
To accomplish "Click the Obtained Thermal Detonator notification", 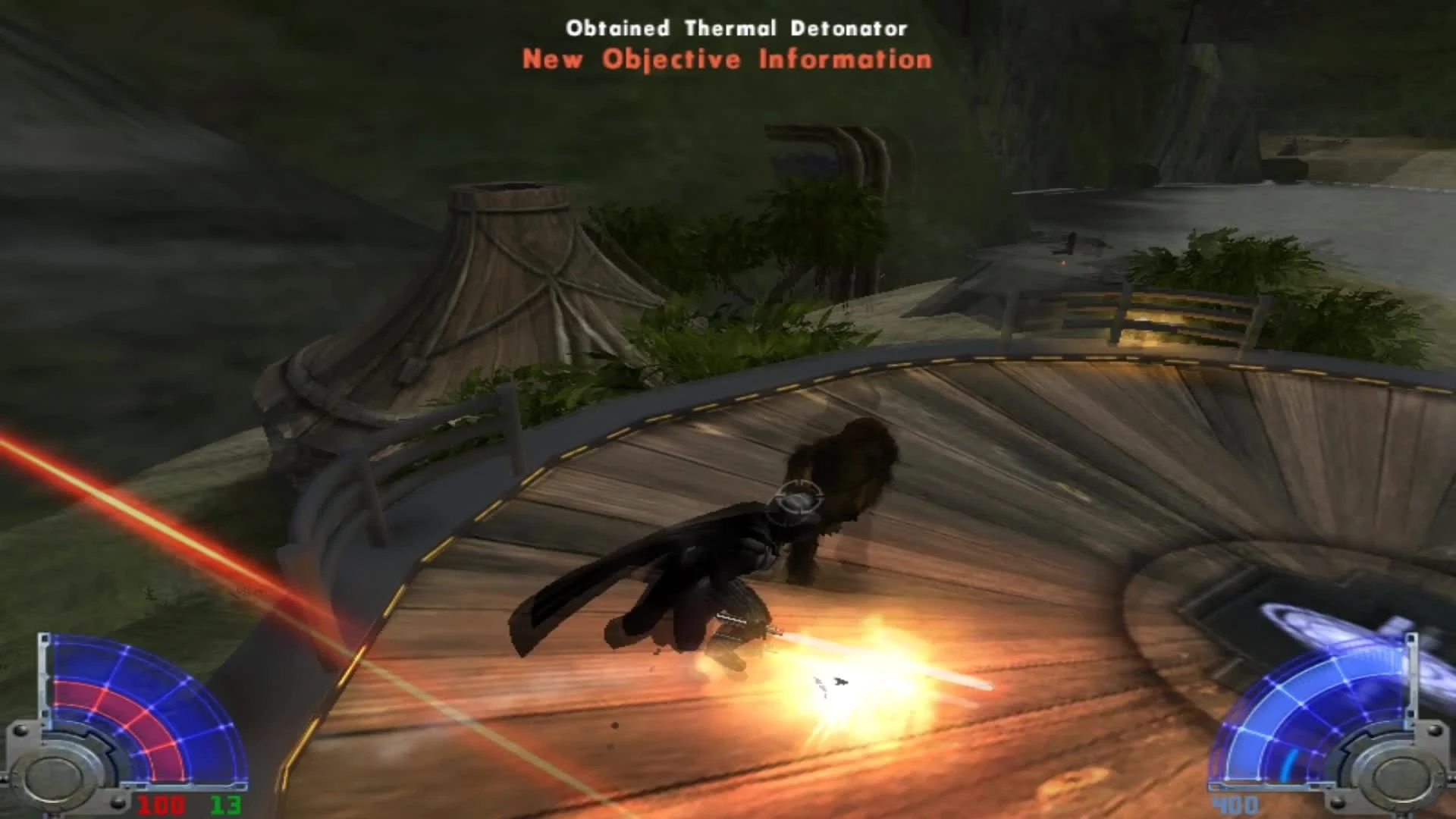I will point(736,29).
